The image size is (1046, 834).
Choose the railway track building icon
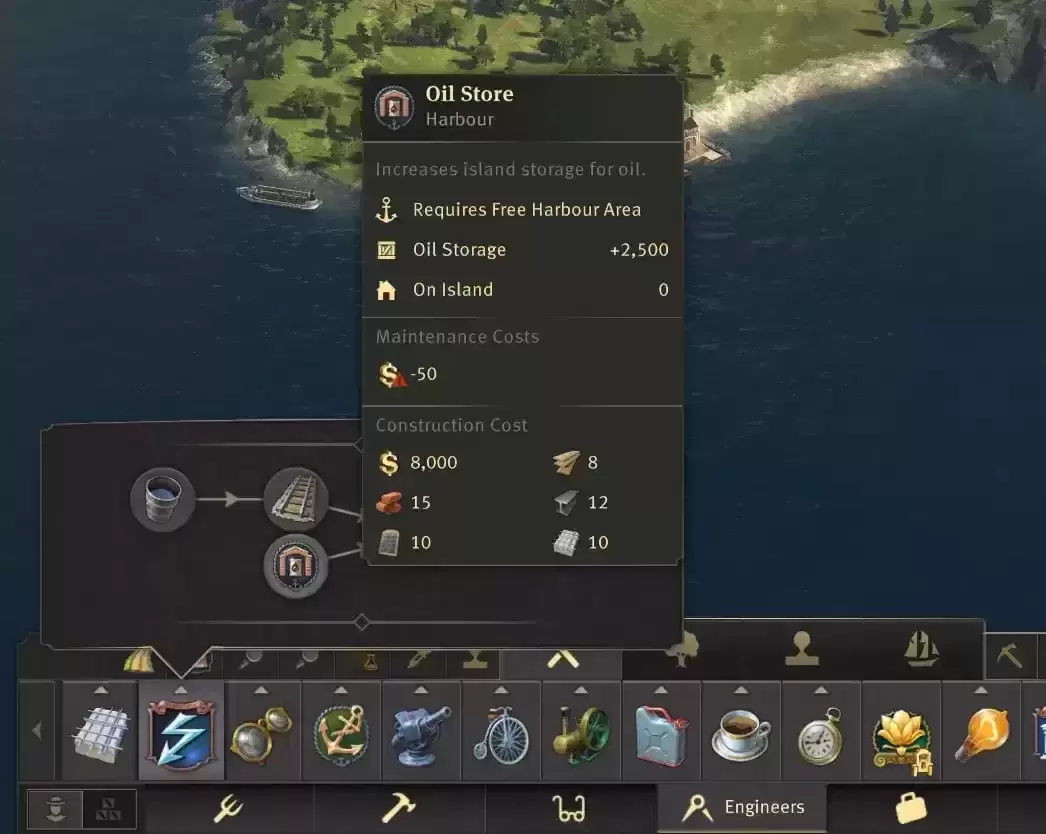pyautogui.click(x=296, y=499)
